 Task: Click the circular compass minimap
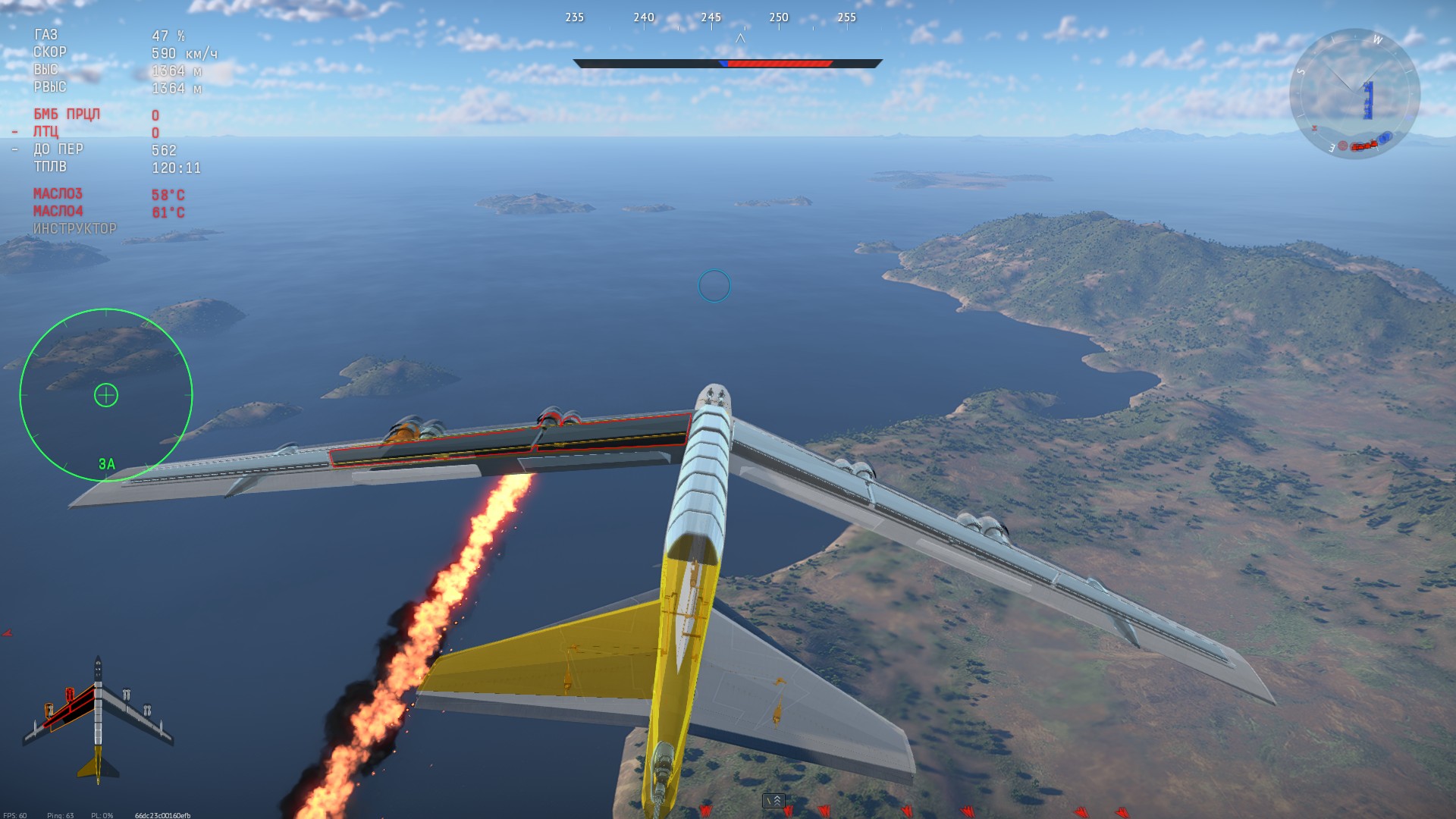[x=1354, y=94]
